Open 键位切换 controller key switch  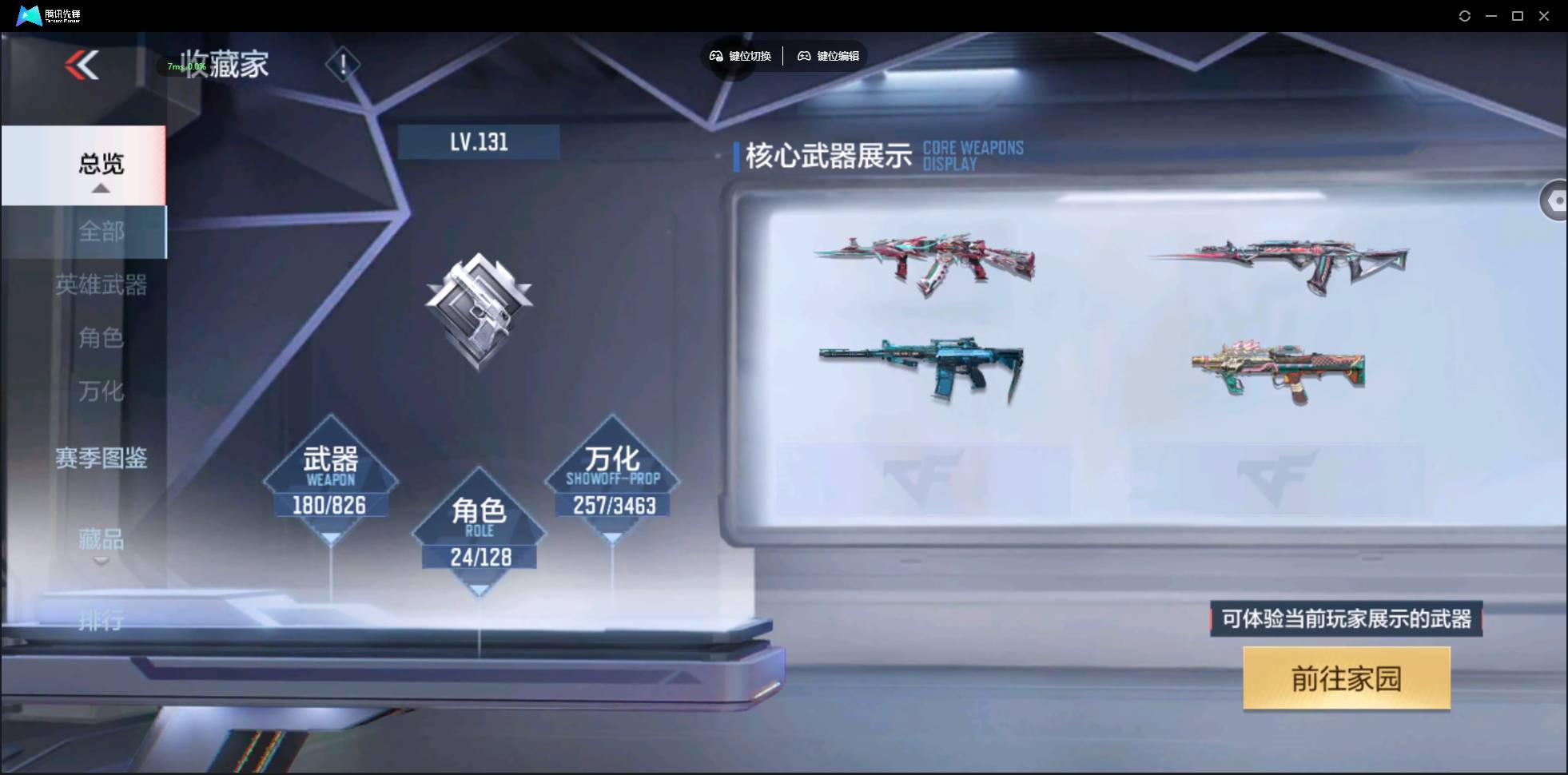[740, 56]
